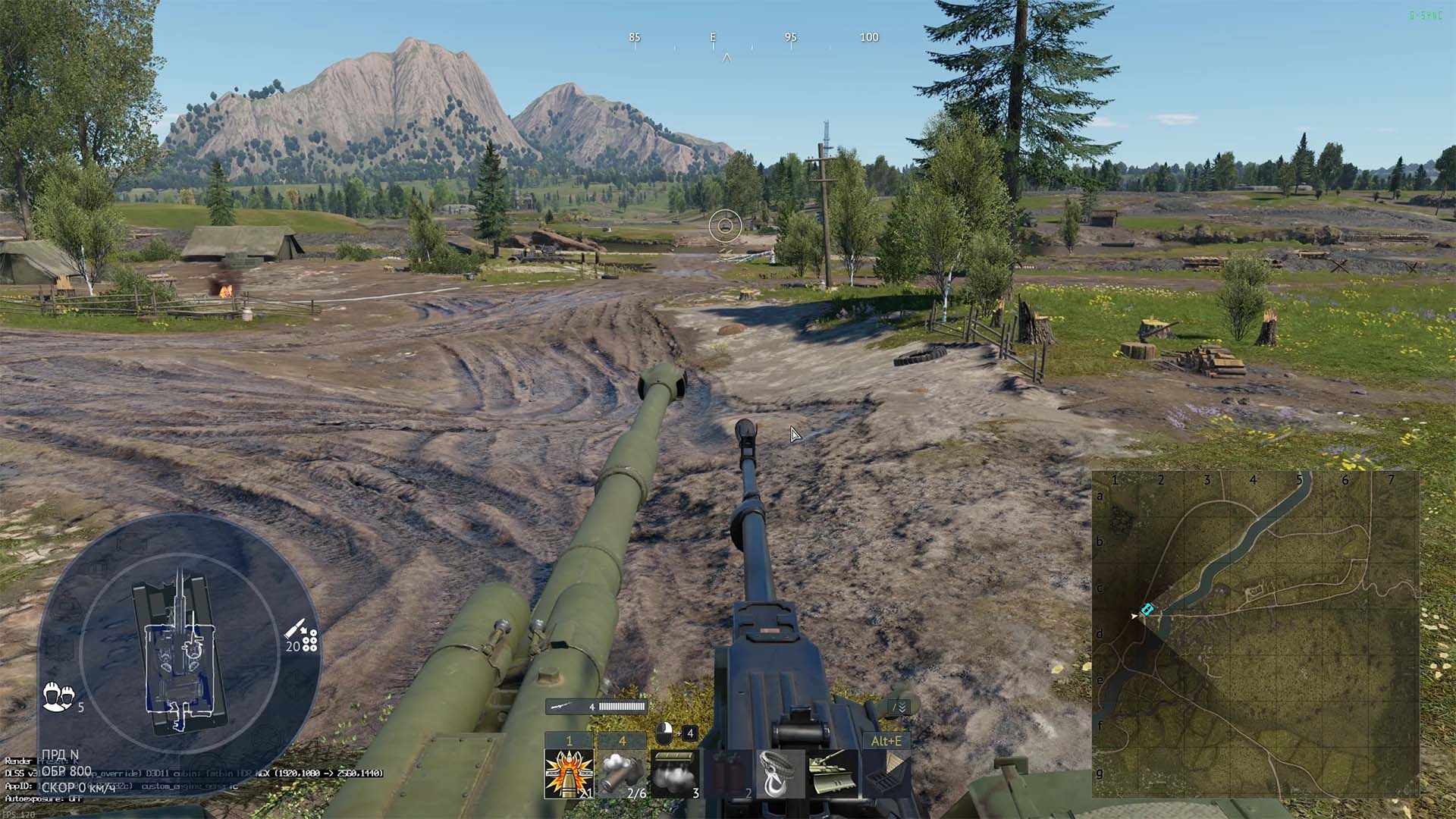Click the slot 1 number header
This screenshot has height=819, width=1456.
[569, 740]
